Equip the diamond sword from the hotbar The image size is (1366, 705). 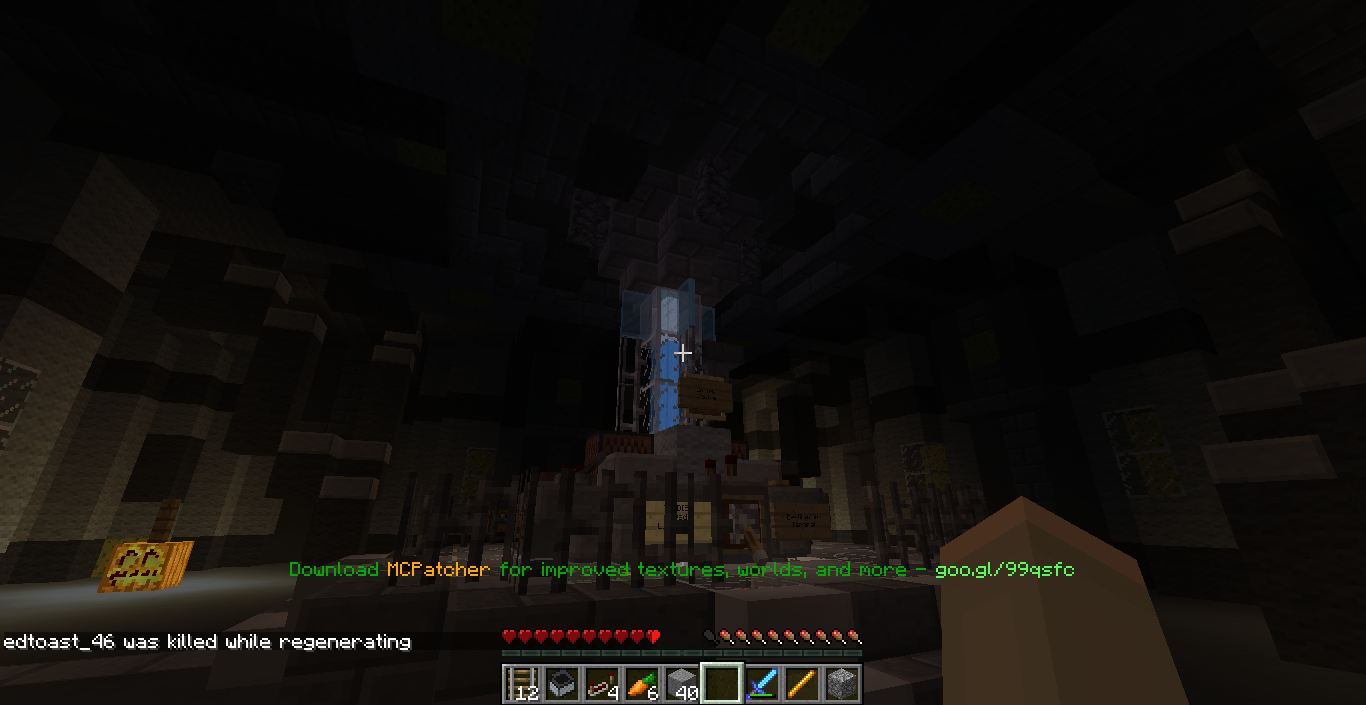tap(762, 683)
